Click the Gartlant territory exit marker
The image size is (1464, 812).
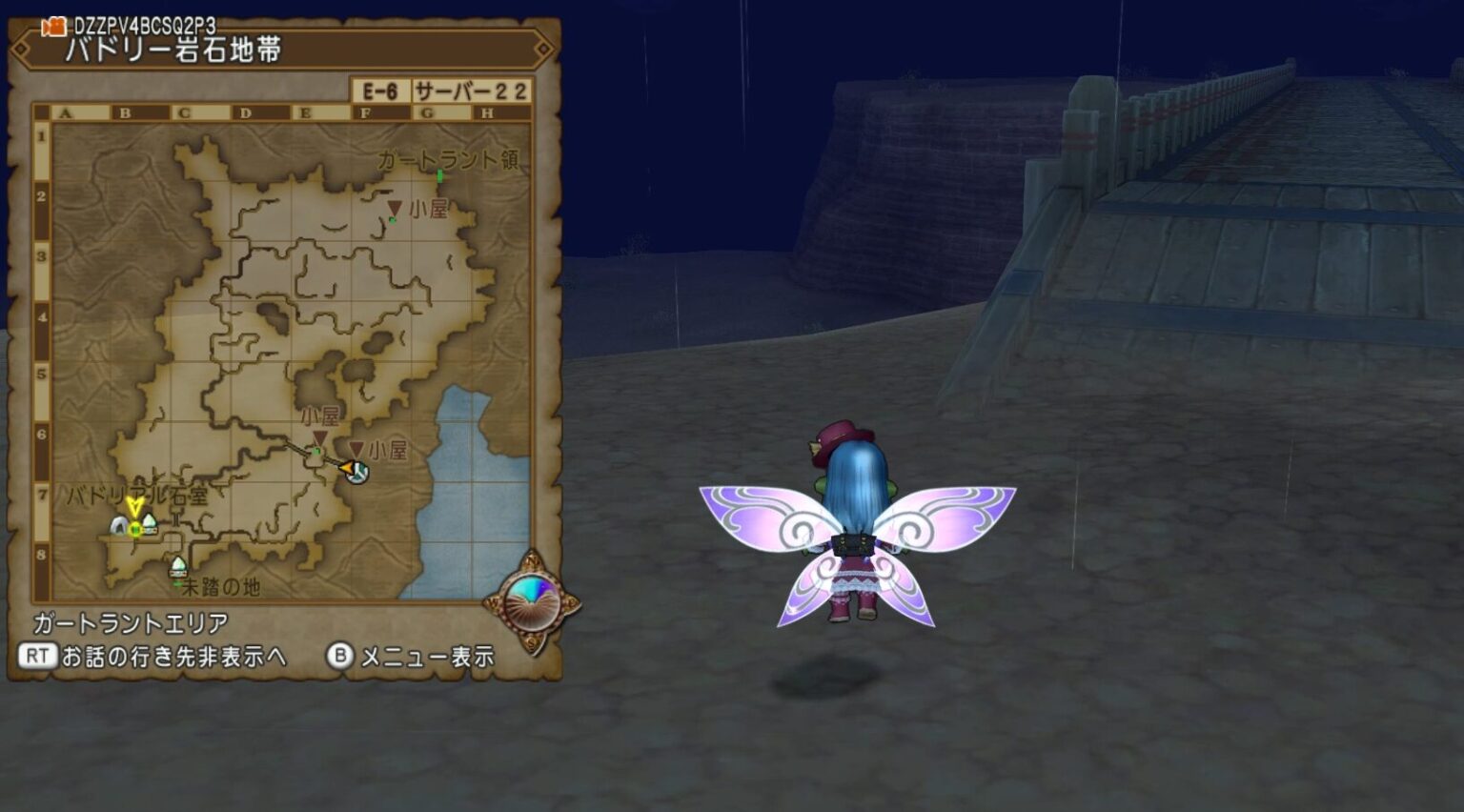(439, 176)
